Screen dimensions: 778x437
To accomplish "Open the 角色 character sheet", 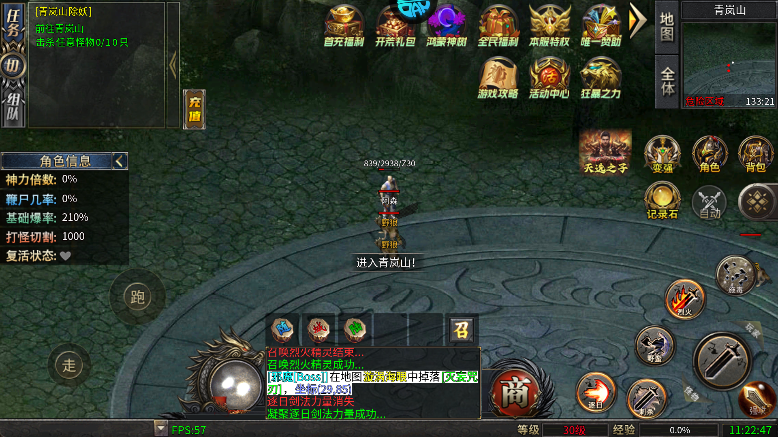I will [x=710, y=155].
